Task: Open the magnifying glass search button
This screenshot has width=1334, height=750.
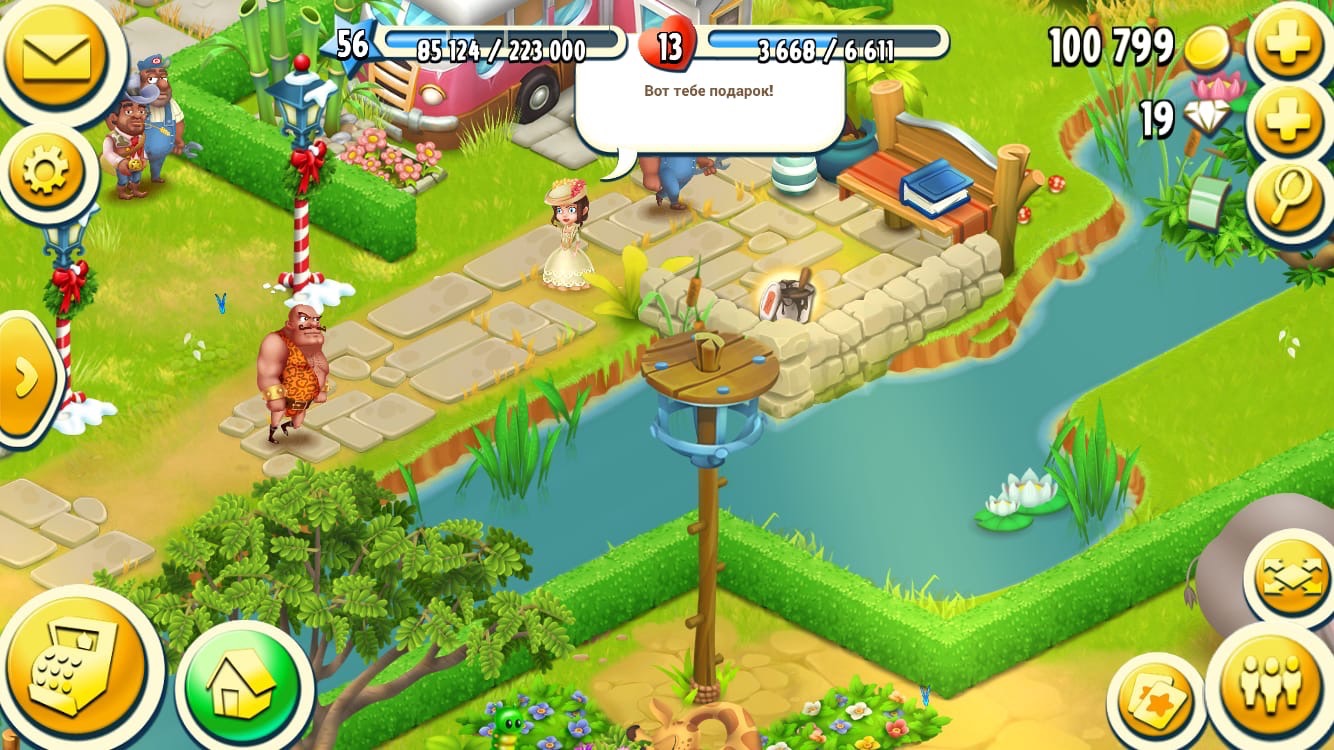Action: click(x=1292, y=197)
